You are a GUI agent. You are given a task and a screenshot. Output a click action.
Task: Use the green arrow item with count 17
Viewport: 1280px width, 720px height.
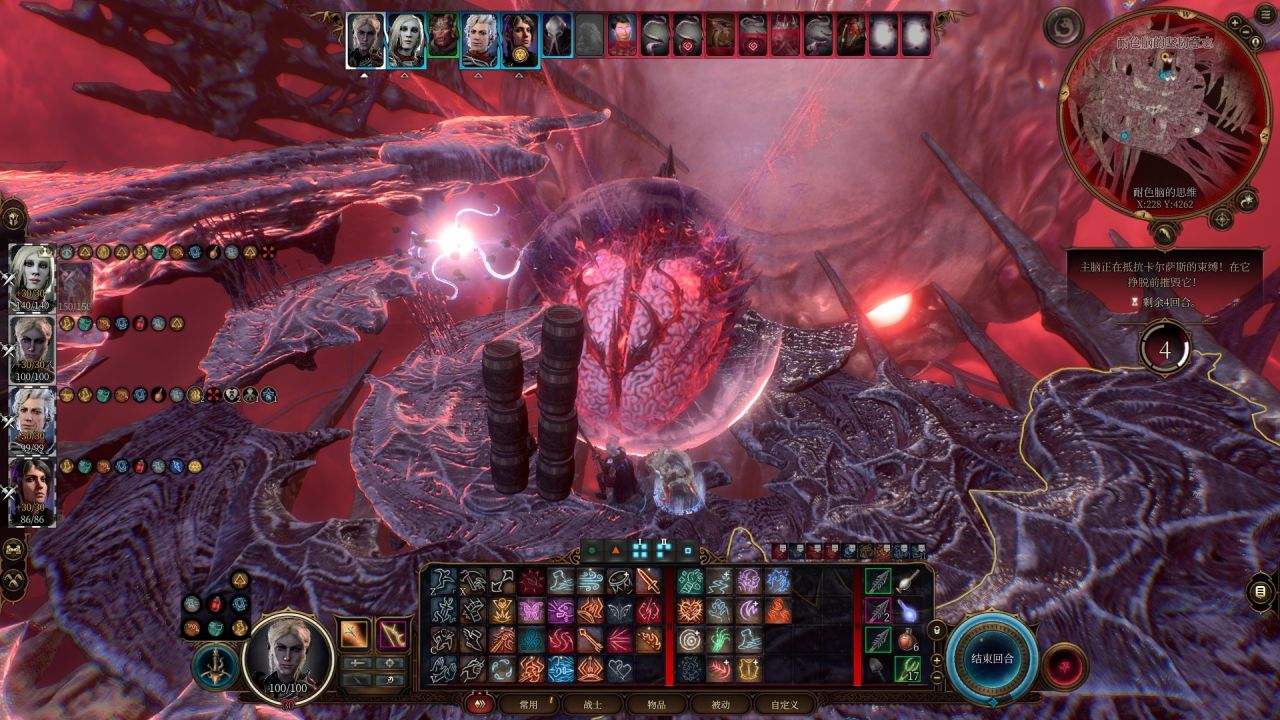point(907,667)
